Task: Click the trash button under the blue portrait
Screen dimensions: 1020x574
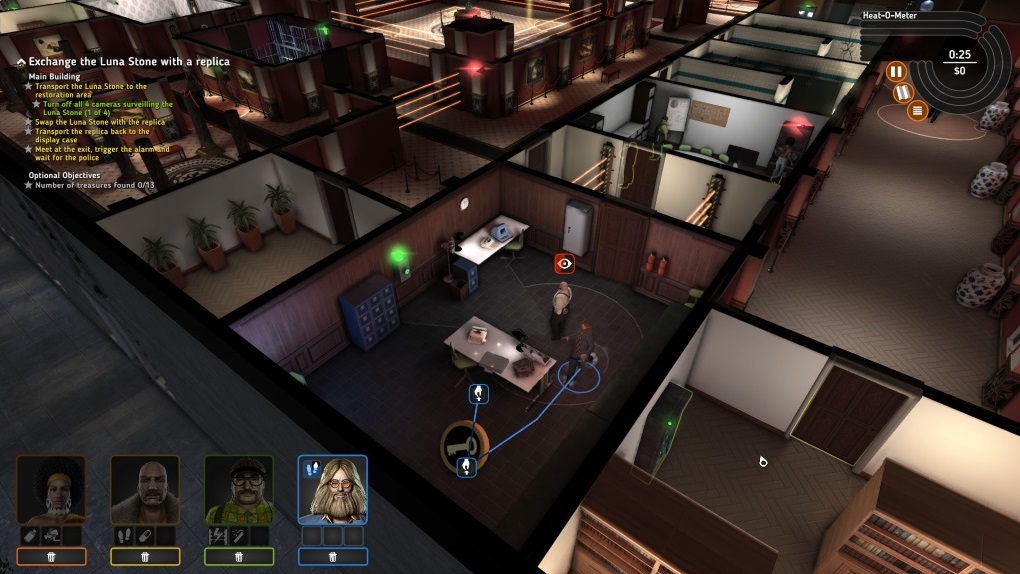Action: (x=333, y=557)
